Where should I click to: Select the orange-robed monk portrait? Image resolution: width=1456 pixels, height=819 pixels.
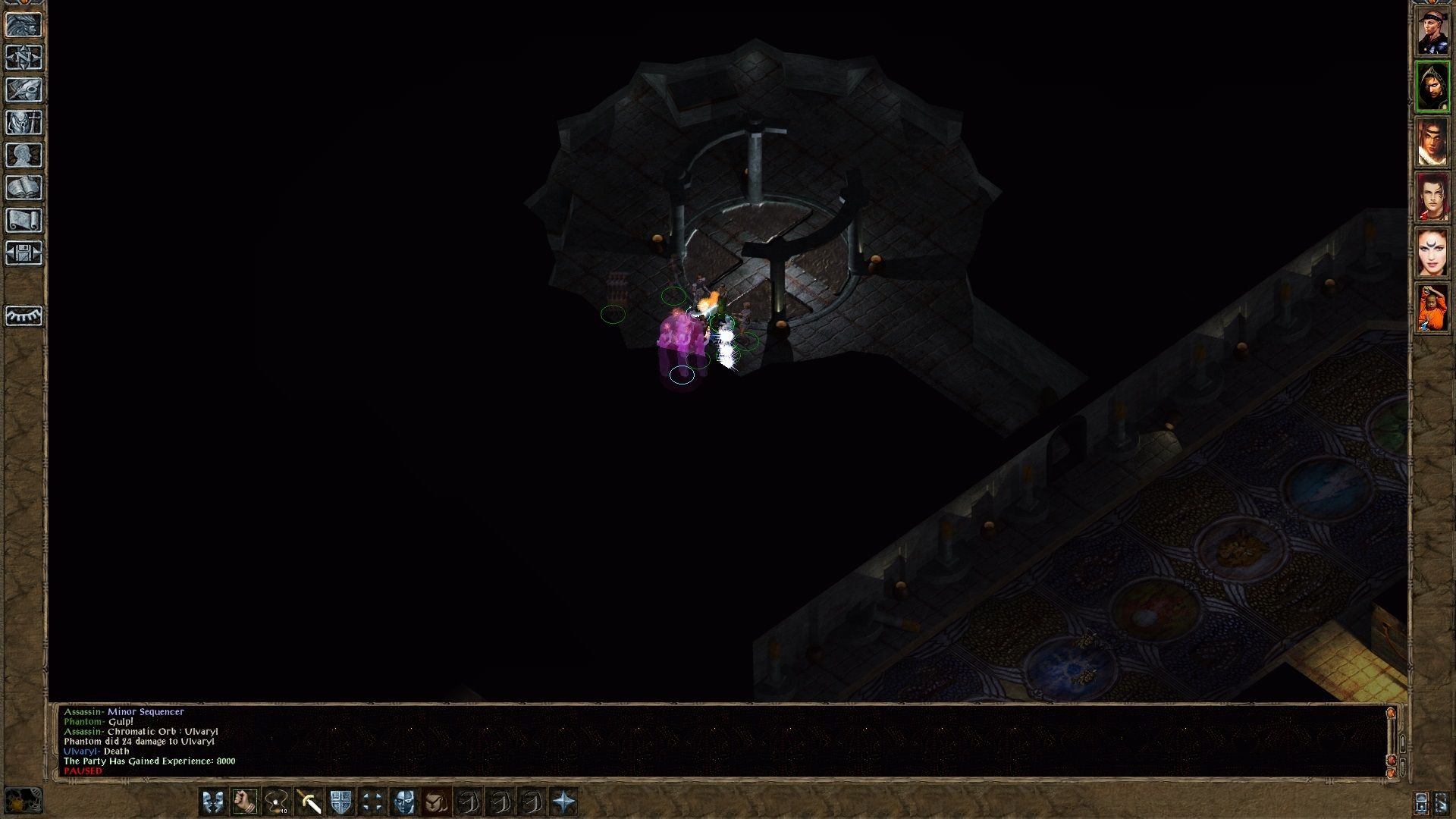point(1432,309)
